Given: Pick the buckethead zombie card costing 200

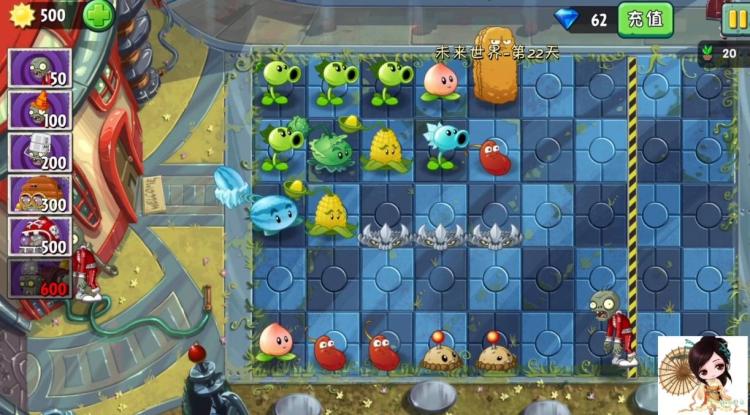Looking at the screenshot, I should pos(39,152).
